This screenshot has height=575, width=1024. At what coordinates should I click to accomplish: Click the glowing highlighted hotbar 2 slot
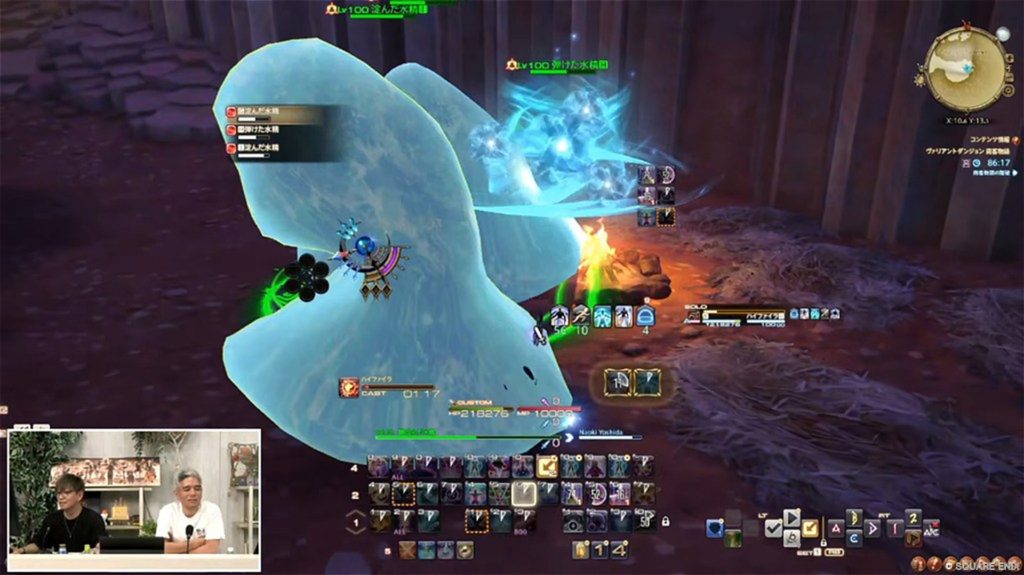[x=524, y=493]
